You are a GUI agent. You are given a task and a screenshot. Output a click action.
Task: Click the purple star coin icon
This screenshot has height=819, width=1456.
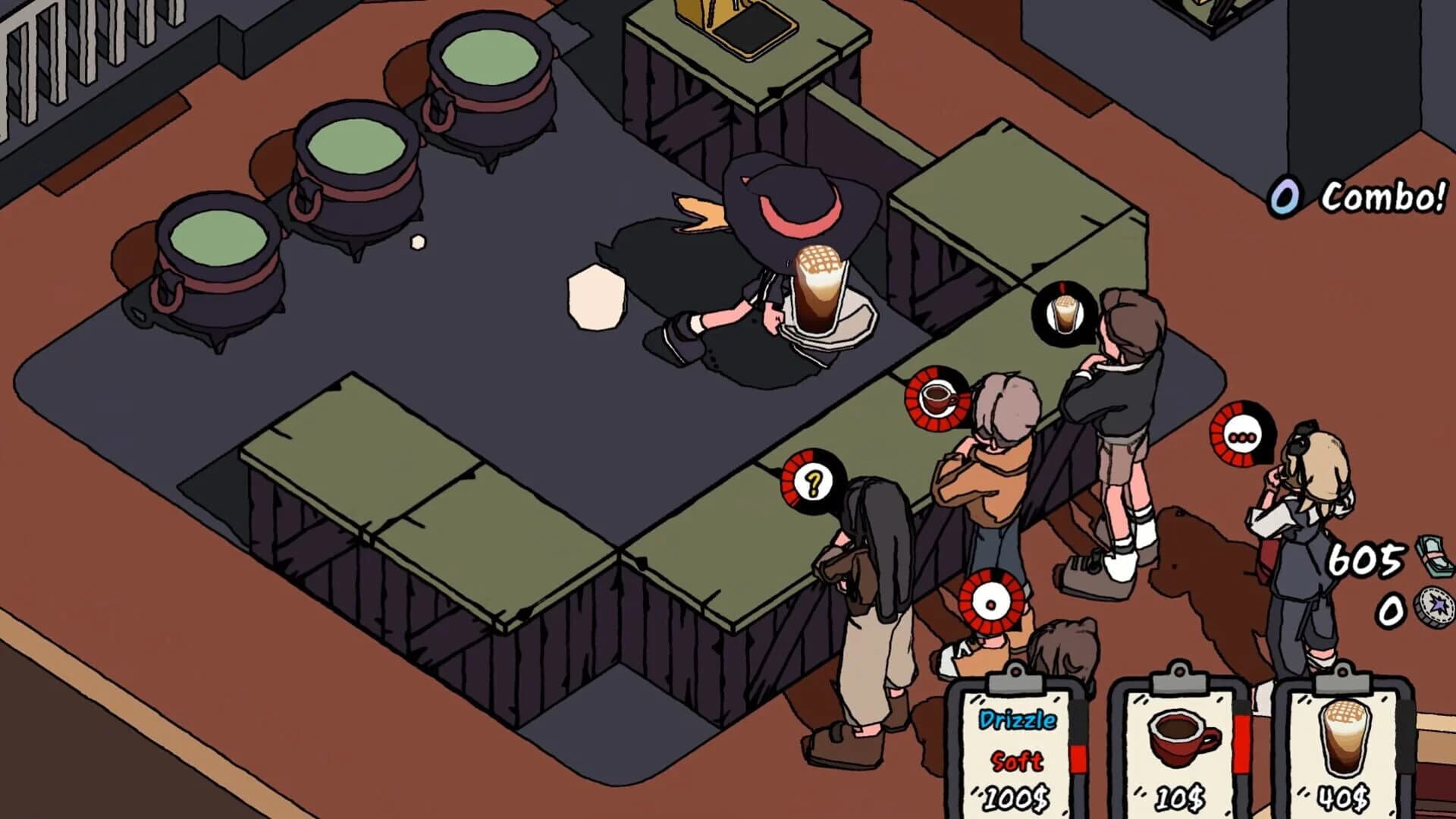pyautogui.click(x=1433, y=607)
